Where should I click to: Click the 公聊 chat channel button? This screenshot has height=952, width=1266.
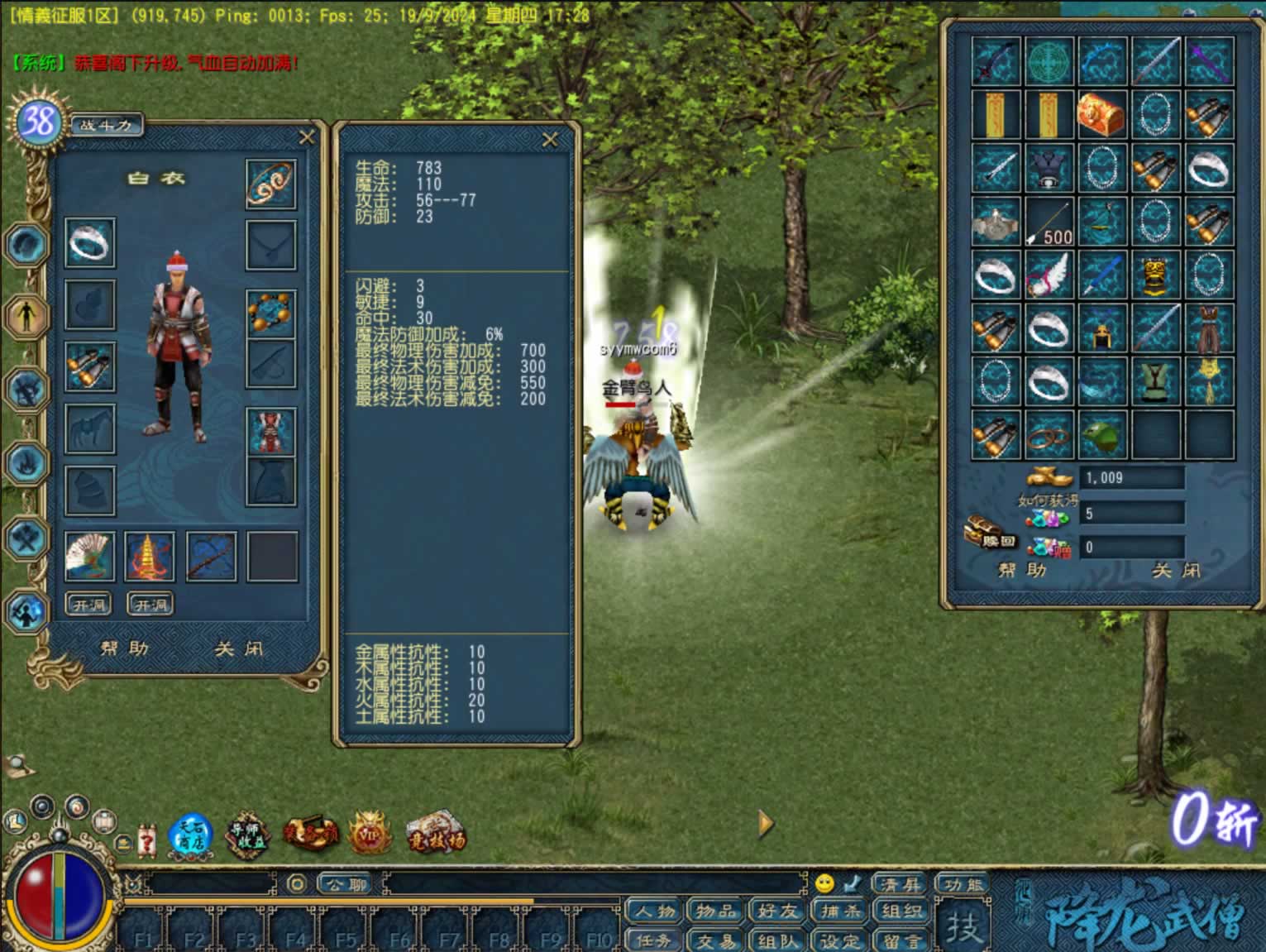pos(346,884)
